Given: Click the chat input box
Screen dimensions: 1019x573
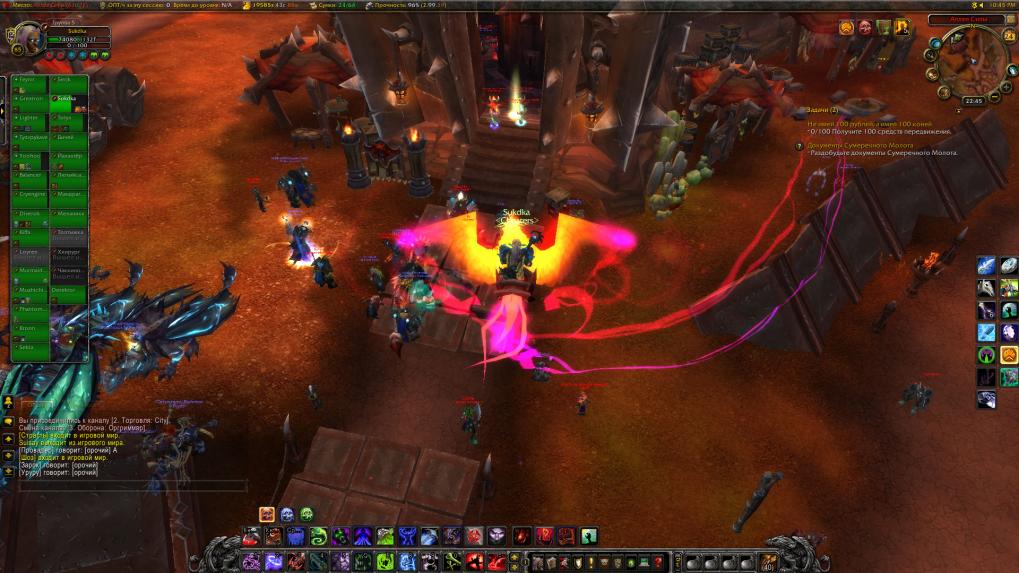Looking at the screenshot, I should pos(130,485).
